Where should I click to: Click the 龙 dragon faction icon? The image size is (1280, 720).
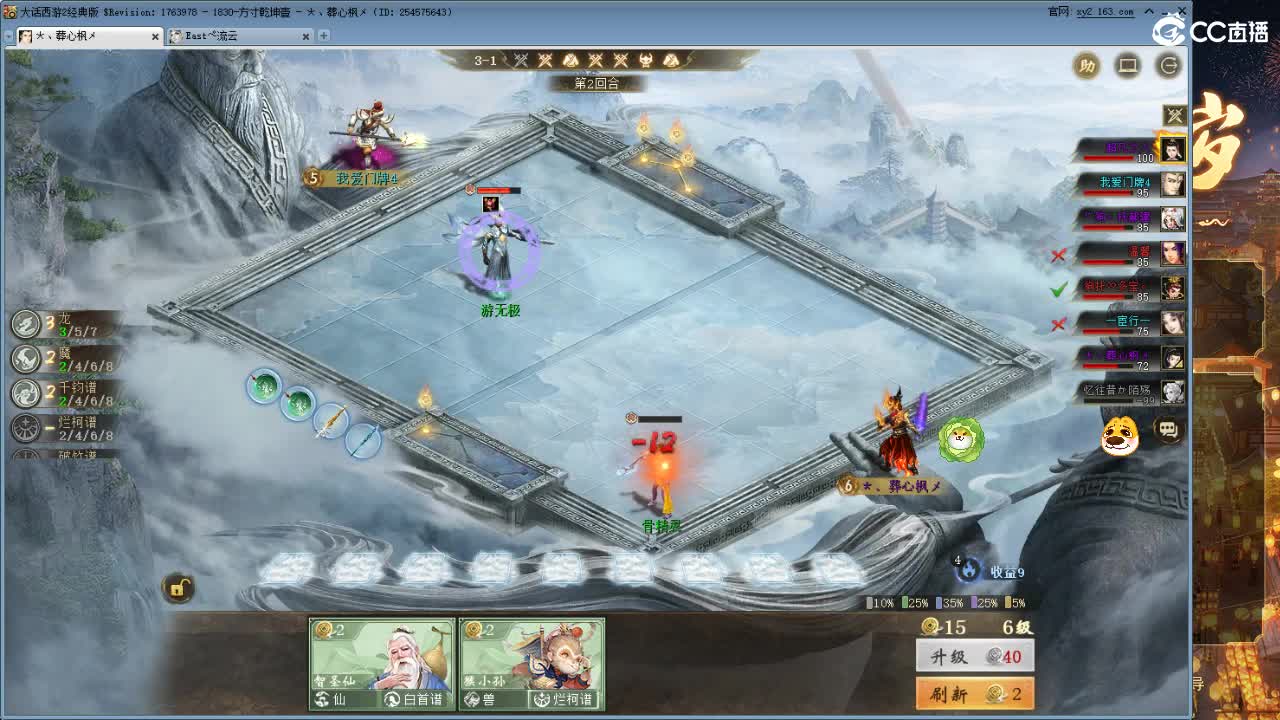(24, 323)
